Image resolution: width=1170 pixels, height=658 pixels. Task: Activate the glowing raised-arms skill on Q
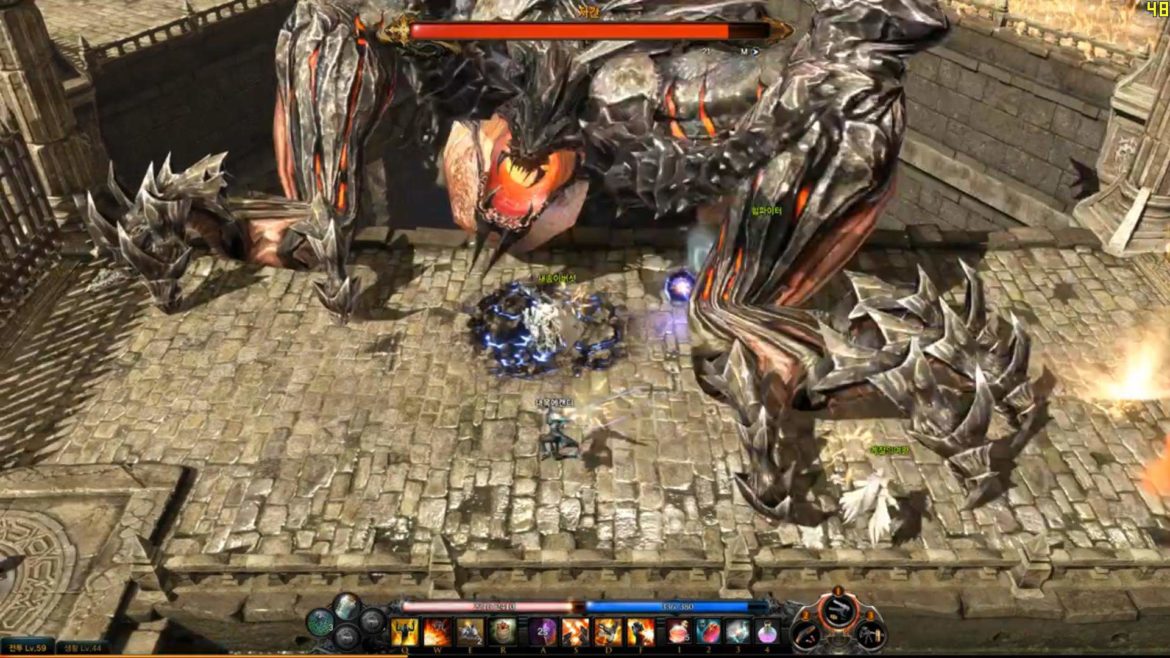(x=404, y=632)
